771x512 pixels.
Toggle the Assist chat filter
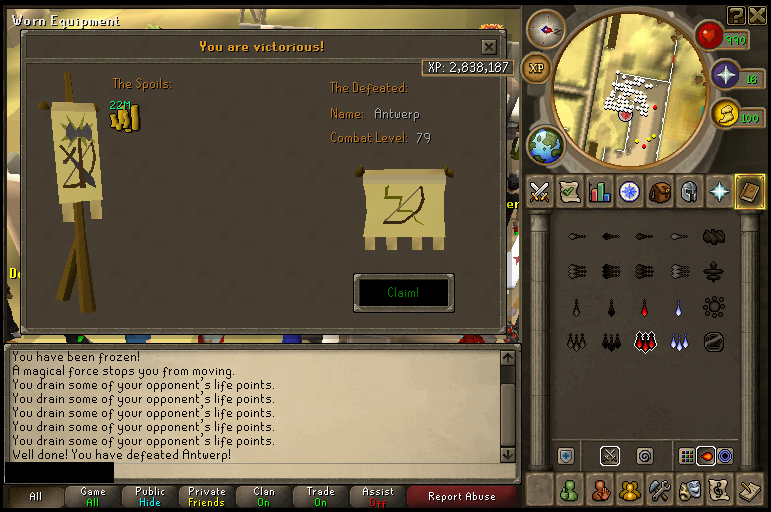(x=378, y=497)
